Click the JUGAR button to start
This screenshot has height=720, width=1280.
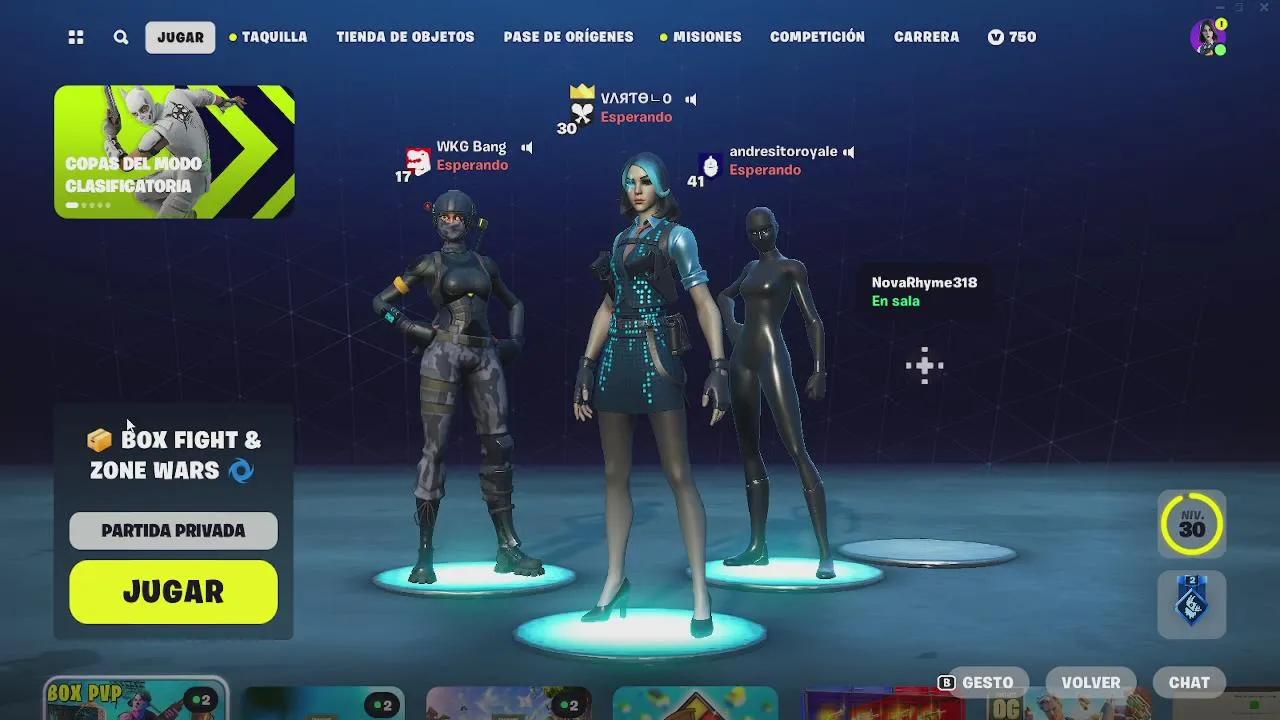pos(172,592)
